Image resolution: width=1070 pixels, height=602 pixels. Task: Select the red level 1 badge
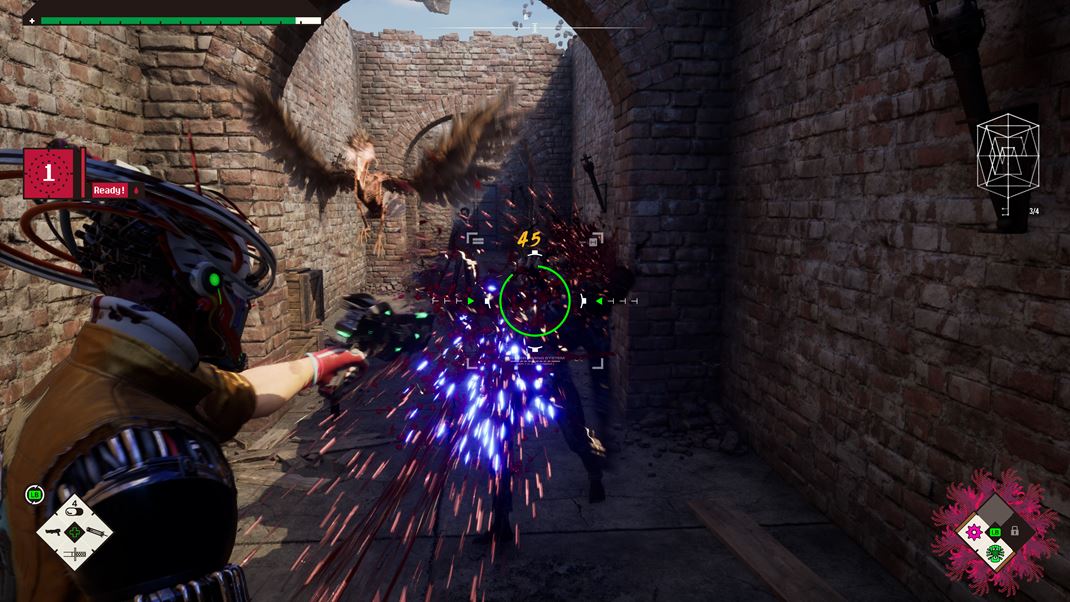[x=47, y=173]
